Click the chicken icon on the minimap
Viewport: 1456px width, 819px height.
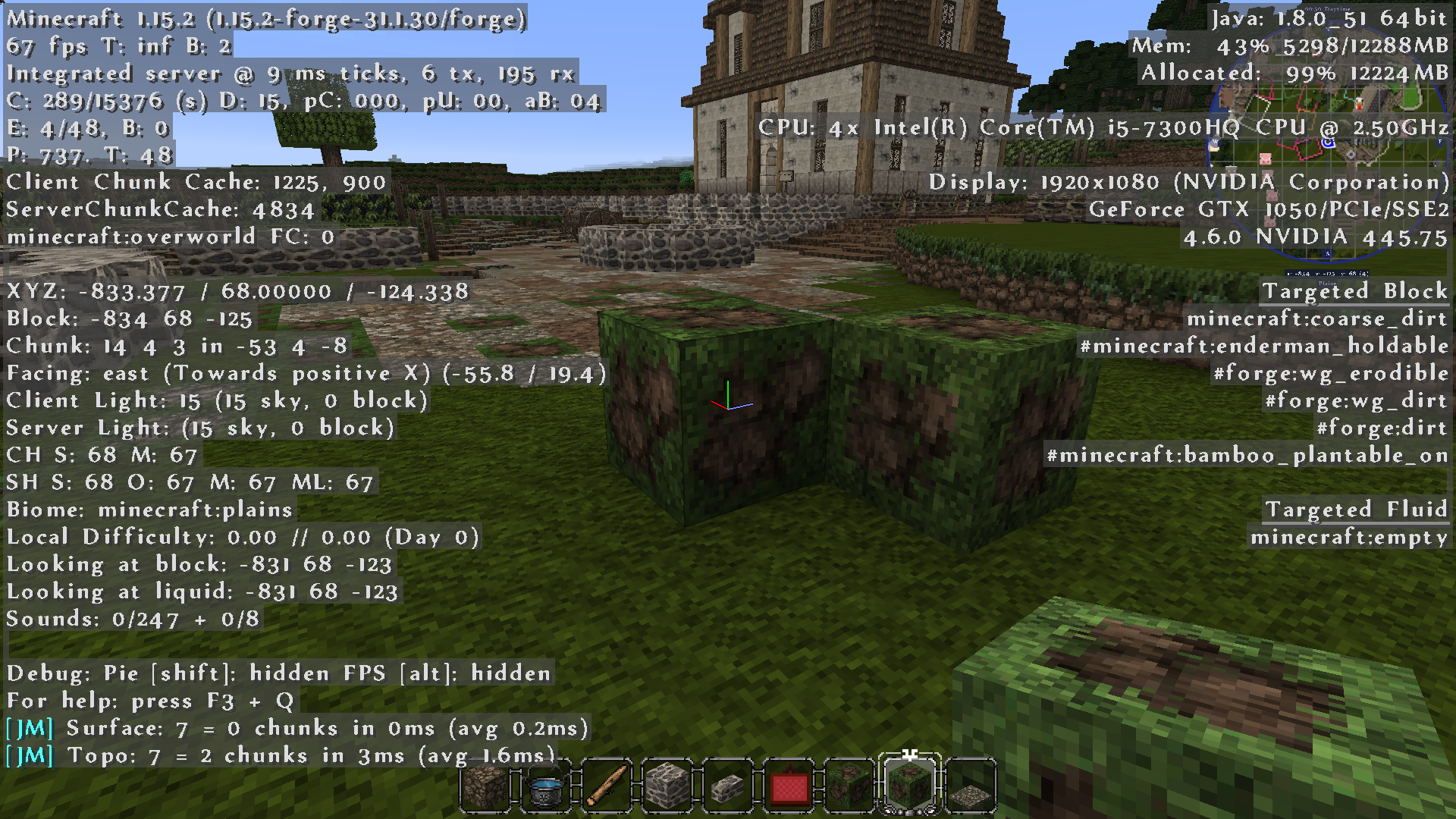(1360, 103)
